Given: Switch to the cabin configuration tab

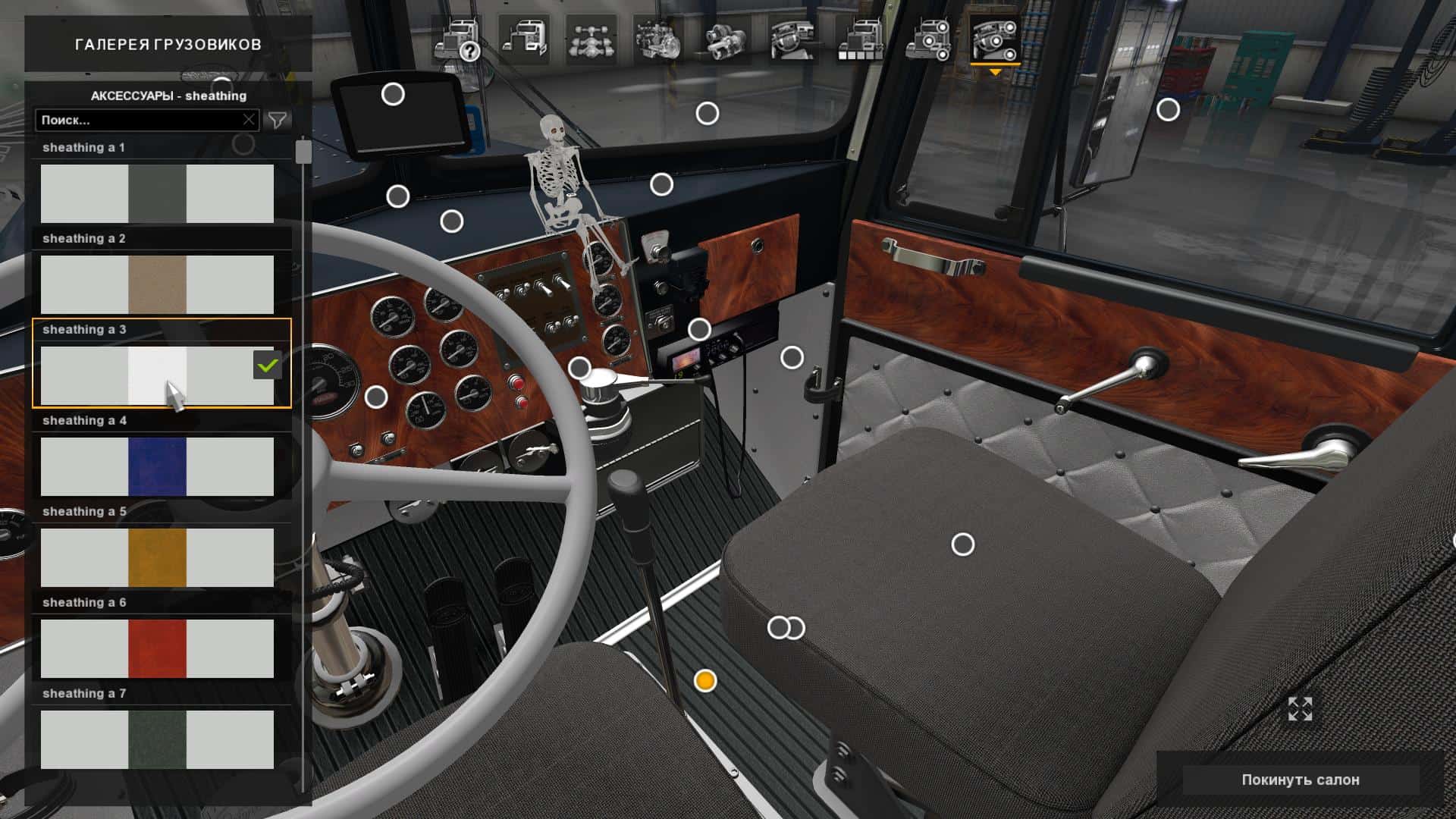Looking at the screenshot, I should [524, 39].
